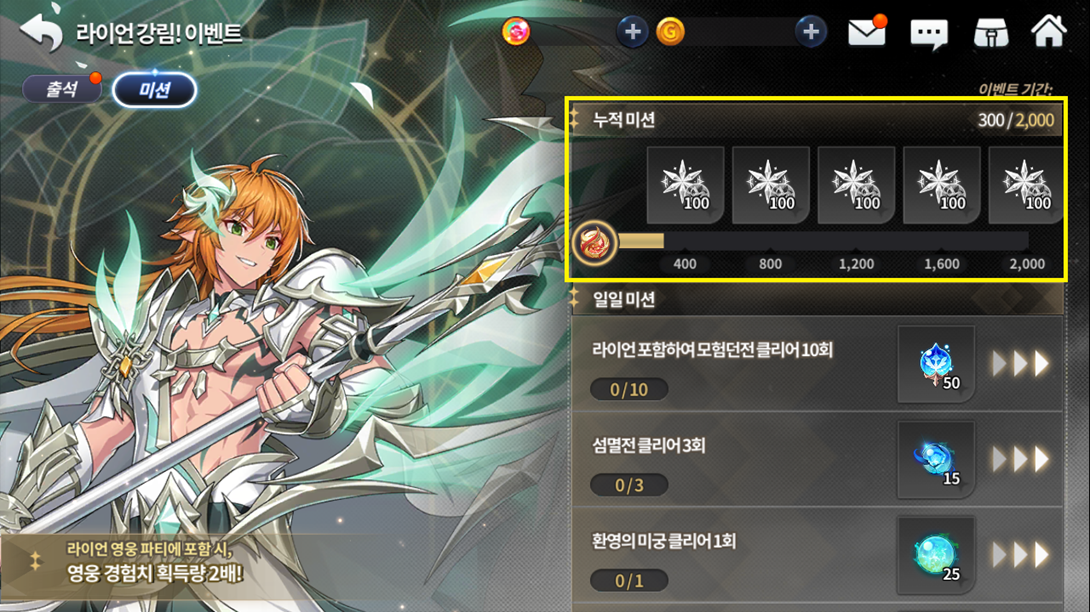The height and width of the screenshot is (612, 1090).
Task: Select the 400-point milestone reward
Action: [x=686, y=185]
